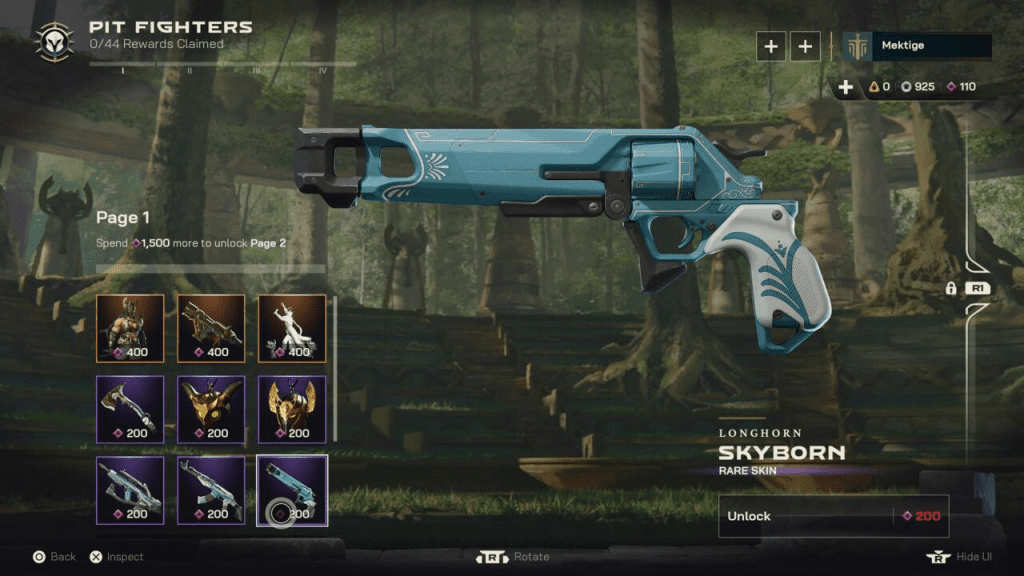Viewport: 1024px width, 576px height.
Task: Pick the axe reward tile
Action: tap(130, 408)
